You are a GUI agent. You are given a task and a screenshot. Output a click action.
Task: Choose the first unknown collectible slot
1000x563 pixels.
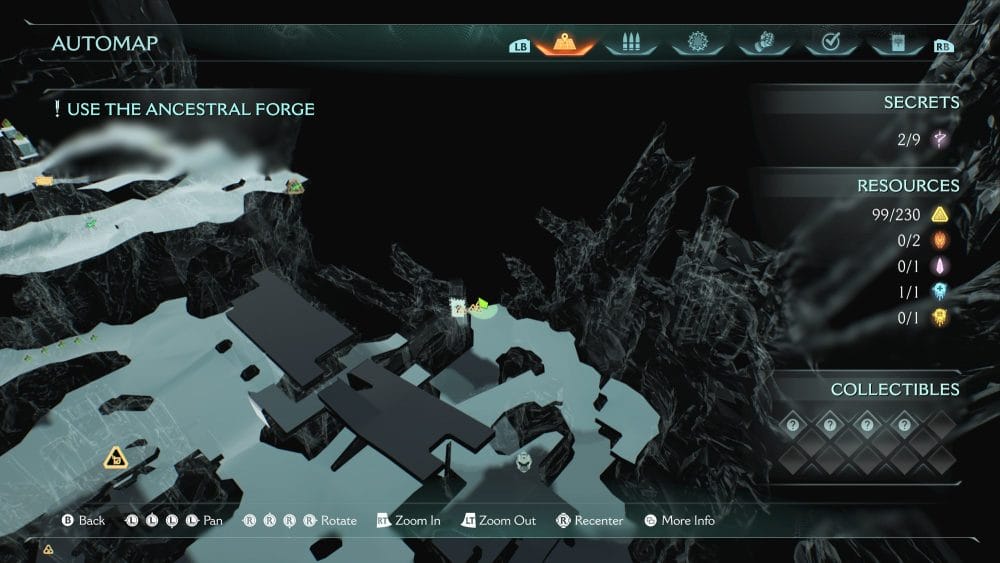[792, 425]
